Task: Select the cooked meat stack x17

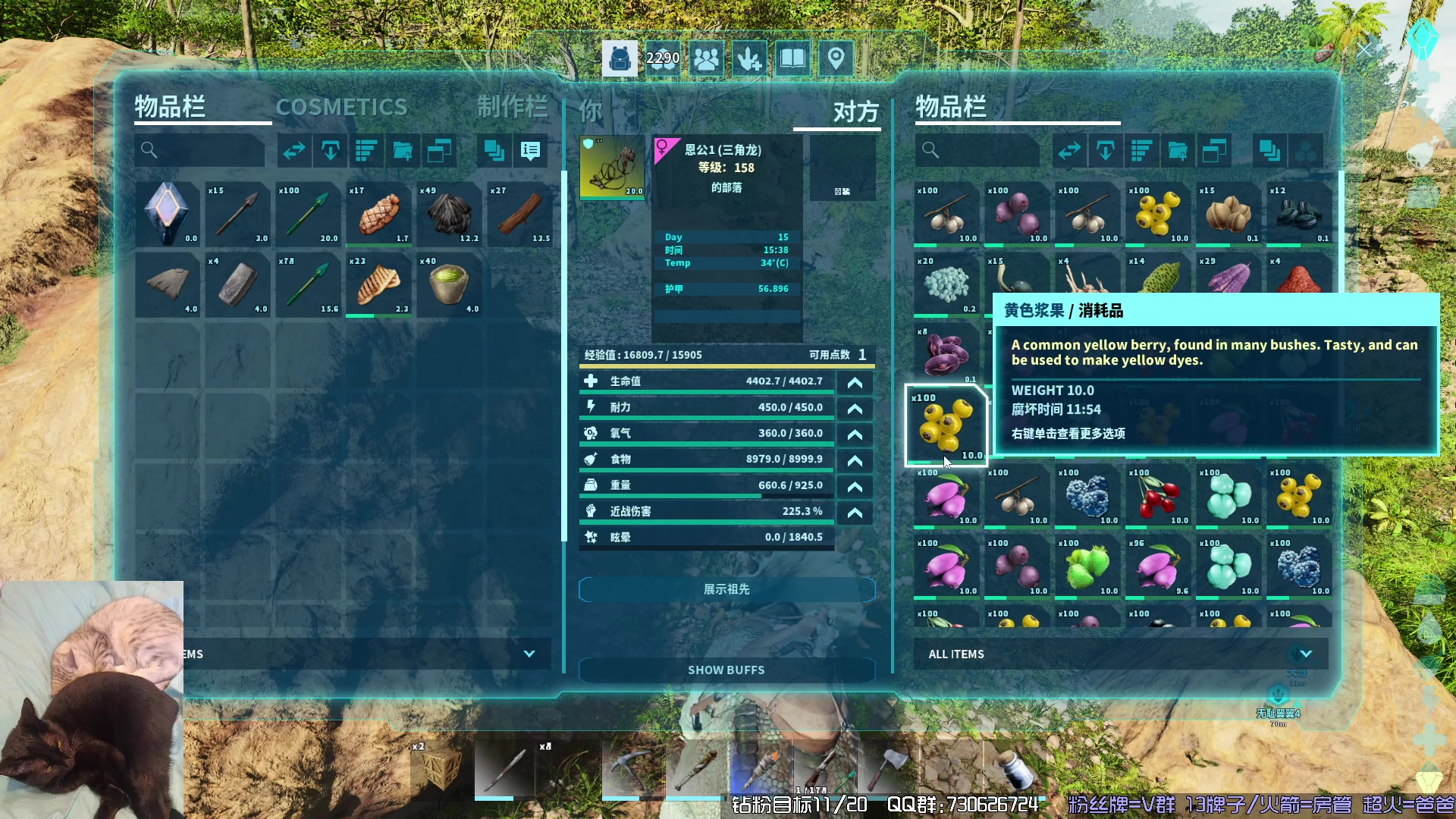Action: tap(378, 214)
